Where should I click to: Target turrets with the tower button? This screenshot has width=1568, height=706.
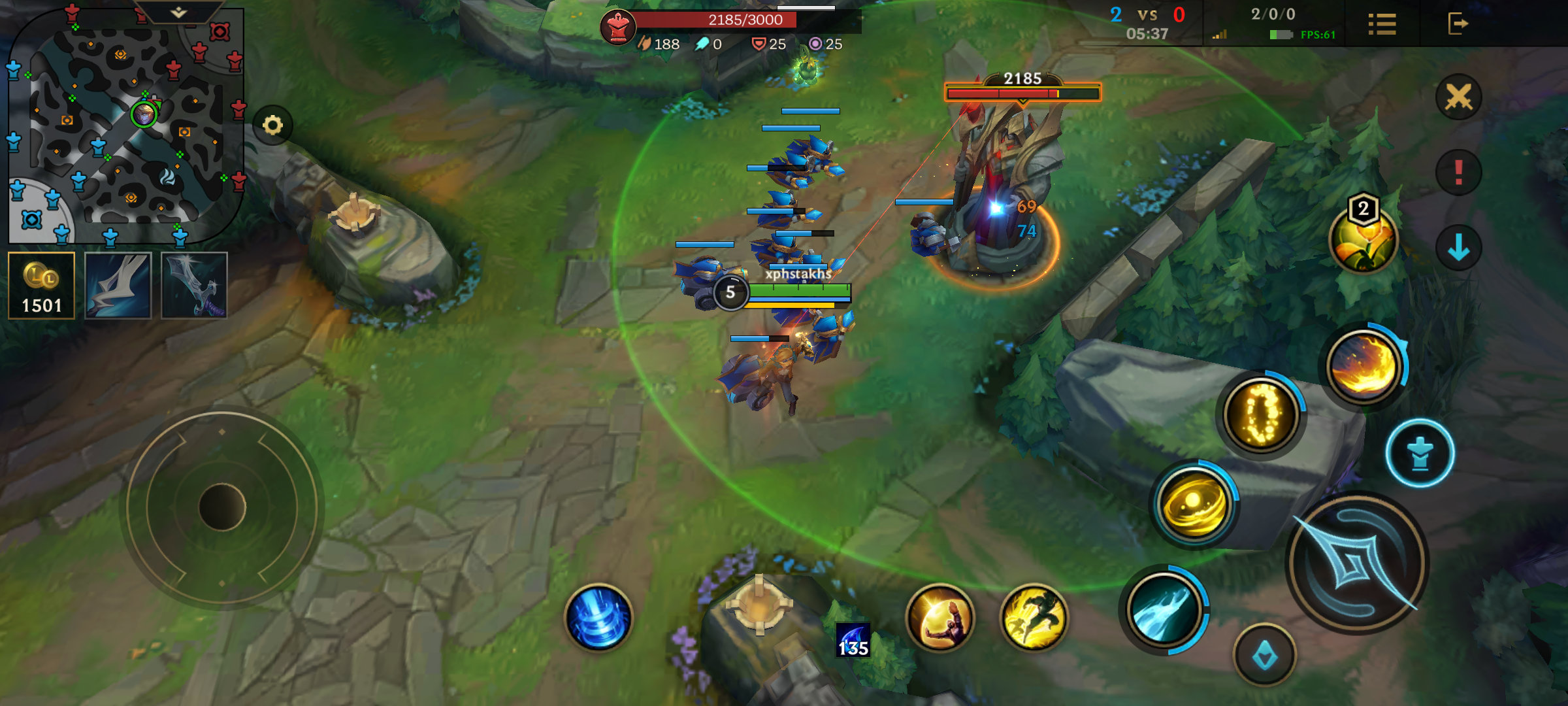1420,454
